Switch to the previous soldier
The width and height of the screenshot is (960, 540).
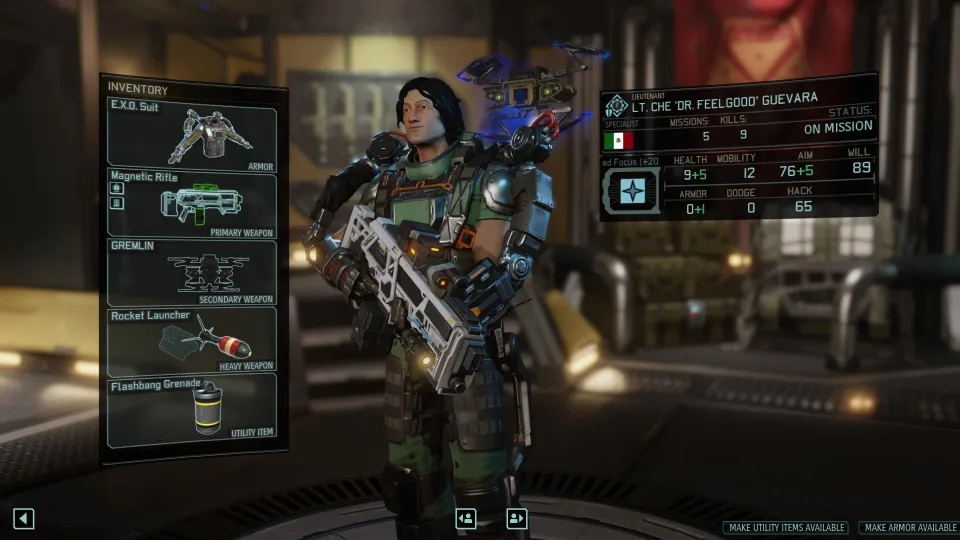click(x=465, y=518)
